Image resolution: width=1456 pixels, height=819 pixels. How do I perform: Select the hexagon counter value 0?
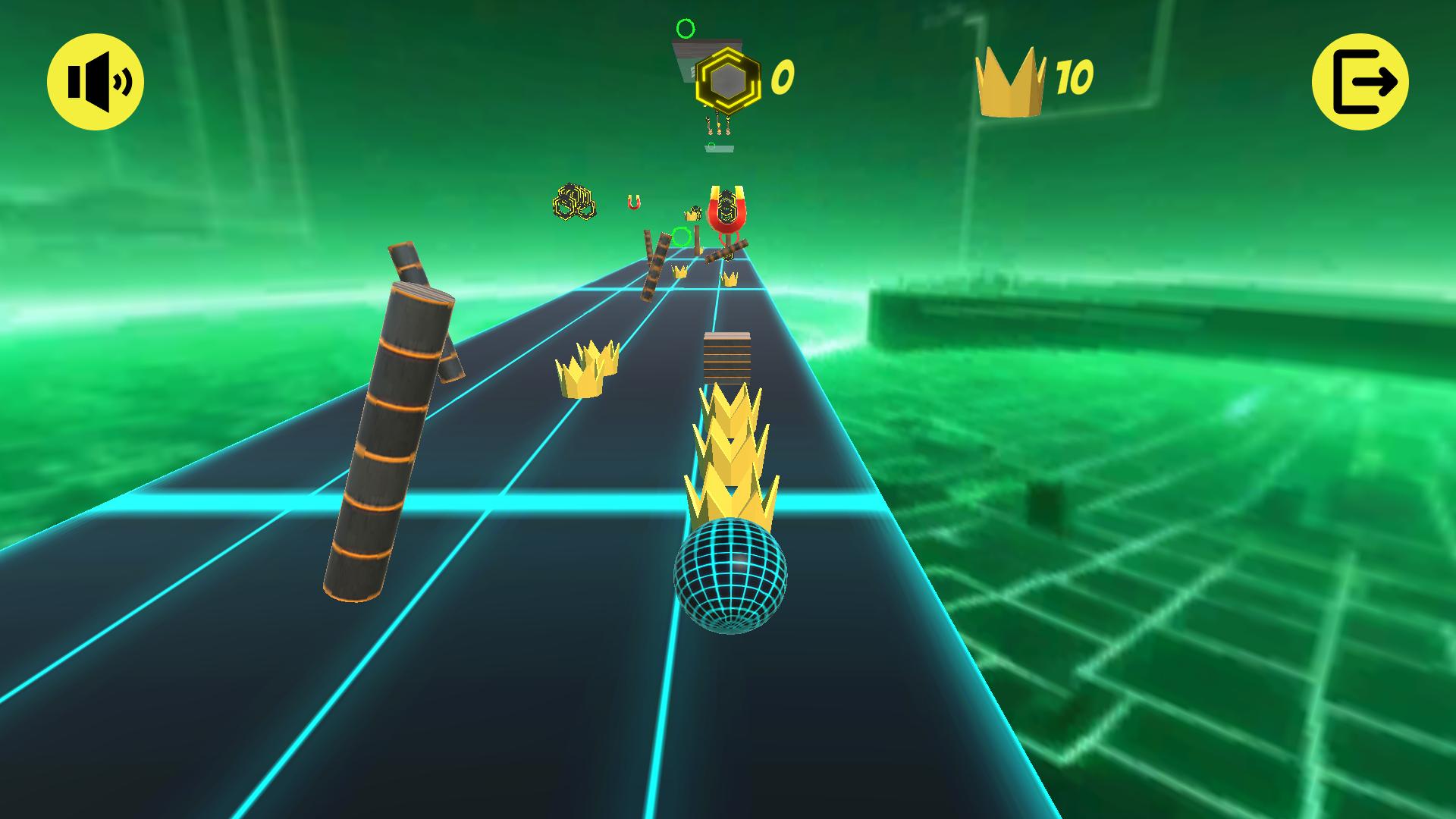coord(784,77)
